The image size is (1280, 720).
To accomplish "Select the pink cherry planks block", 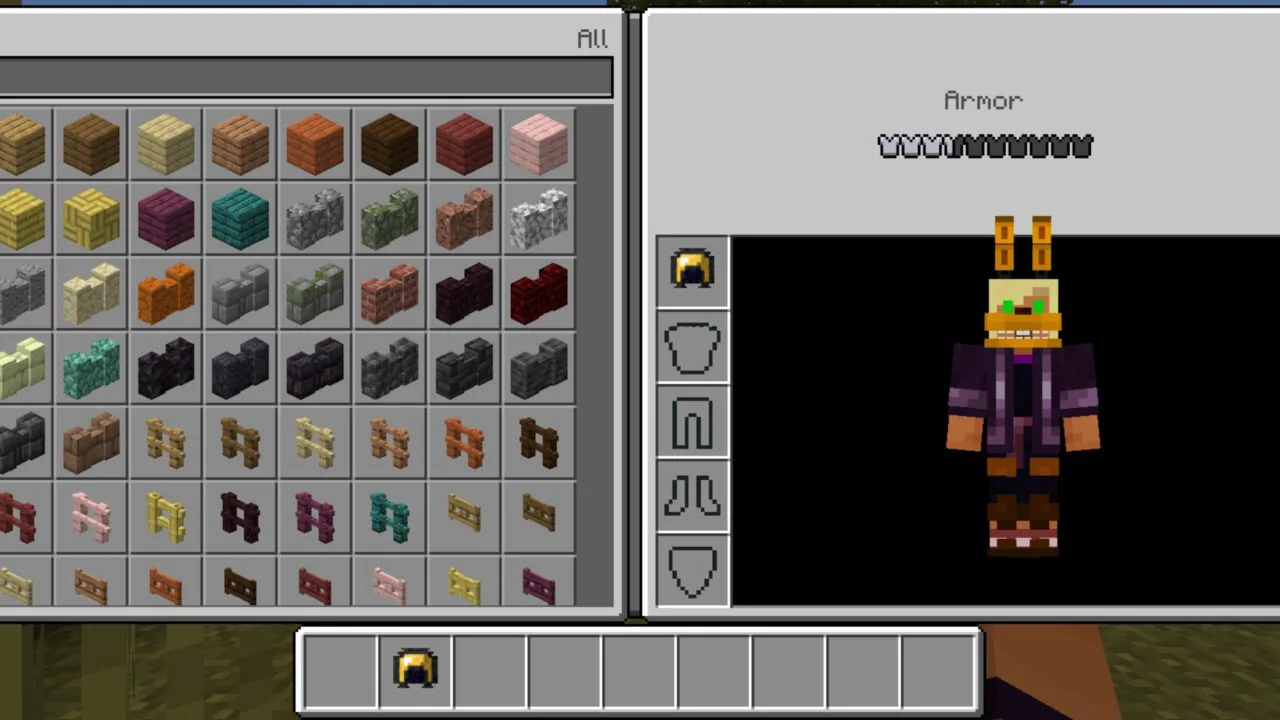I will [x=538, y=145].
